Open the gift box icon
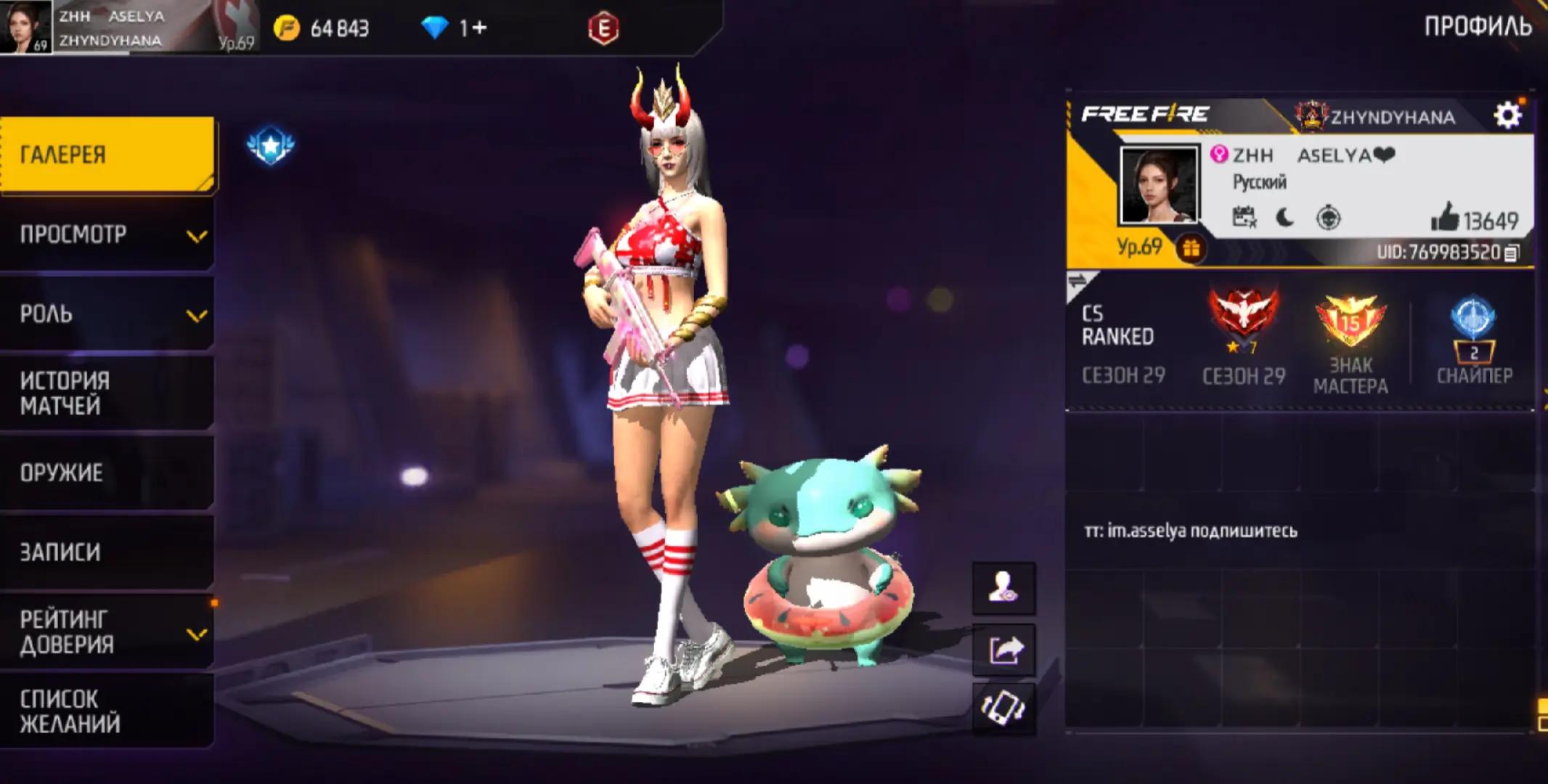 click(1191, 249)
